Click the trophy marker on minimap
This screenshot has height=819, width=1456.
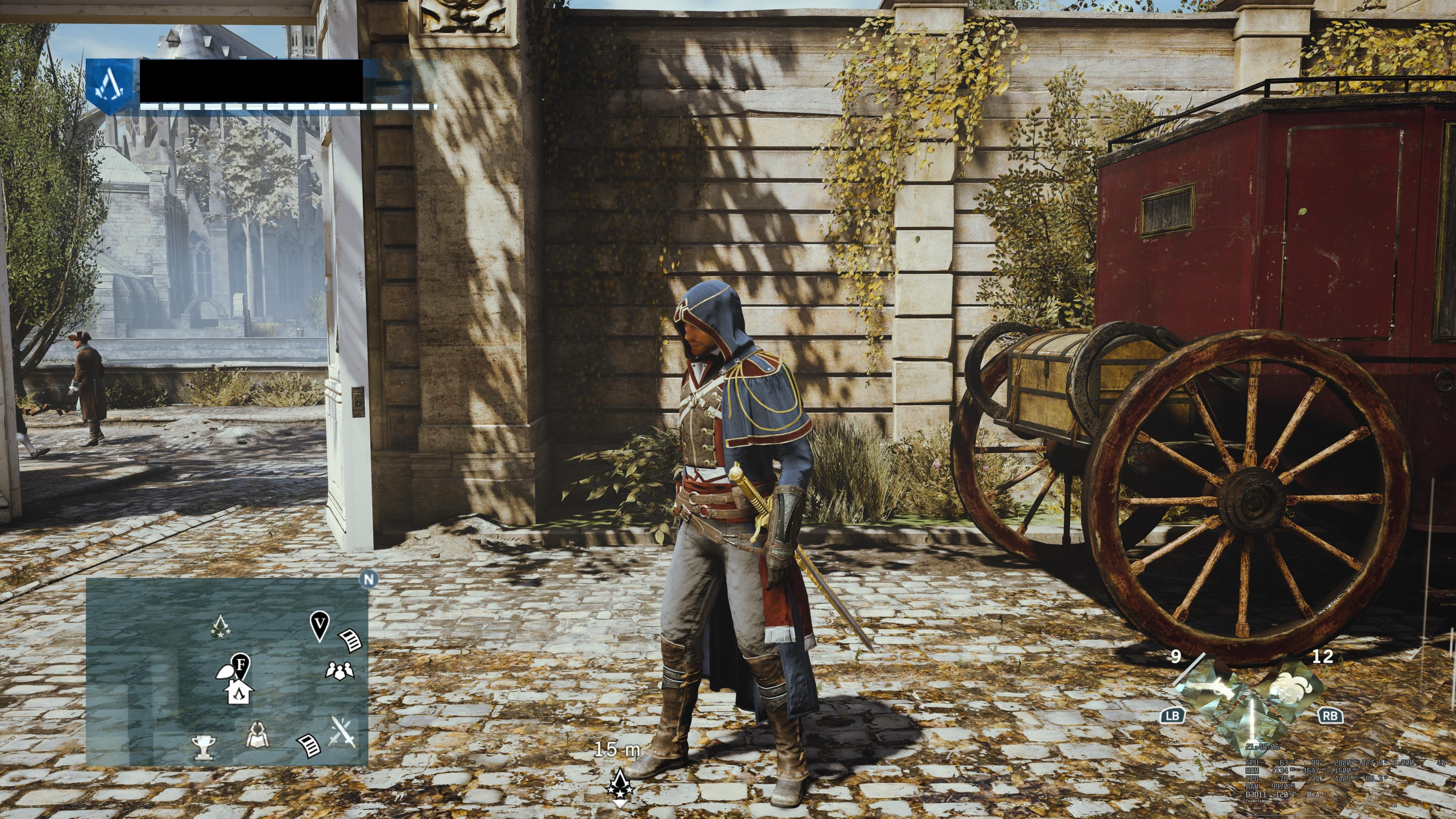[202, 747]
